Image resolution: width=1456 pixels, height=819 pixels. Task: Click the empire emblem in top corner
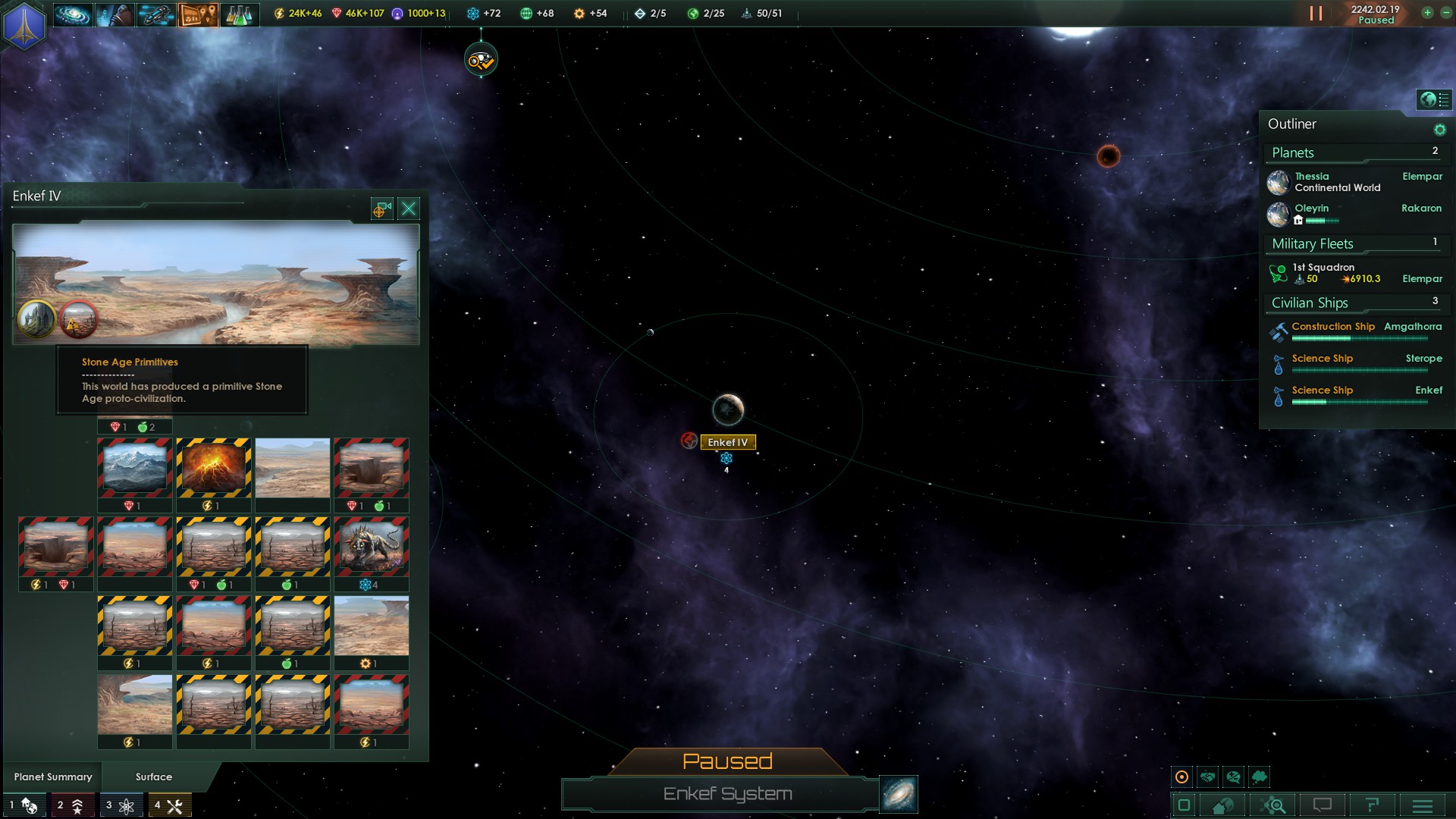coord(24,24)
